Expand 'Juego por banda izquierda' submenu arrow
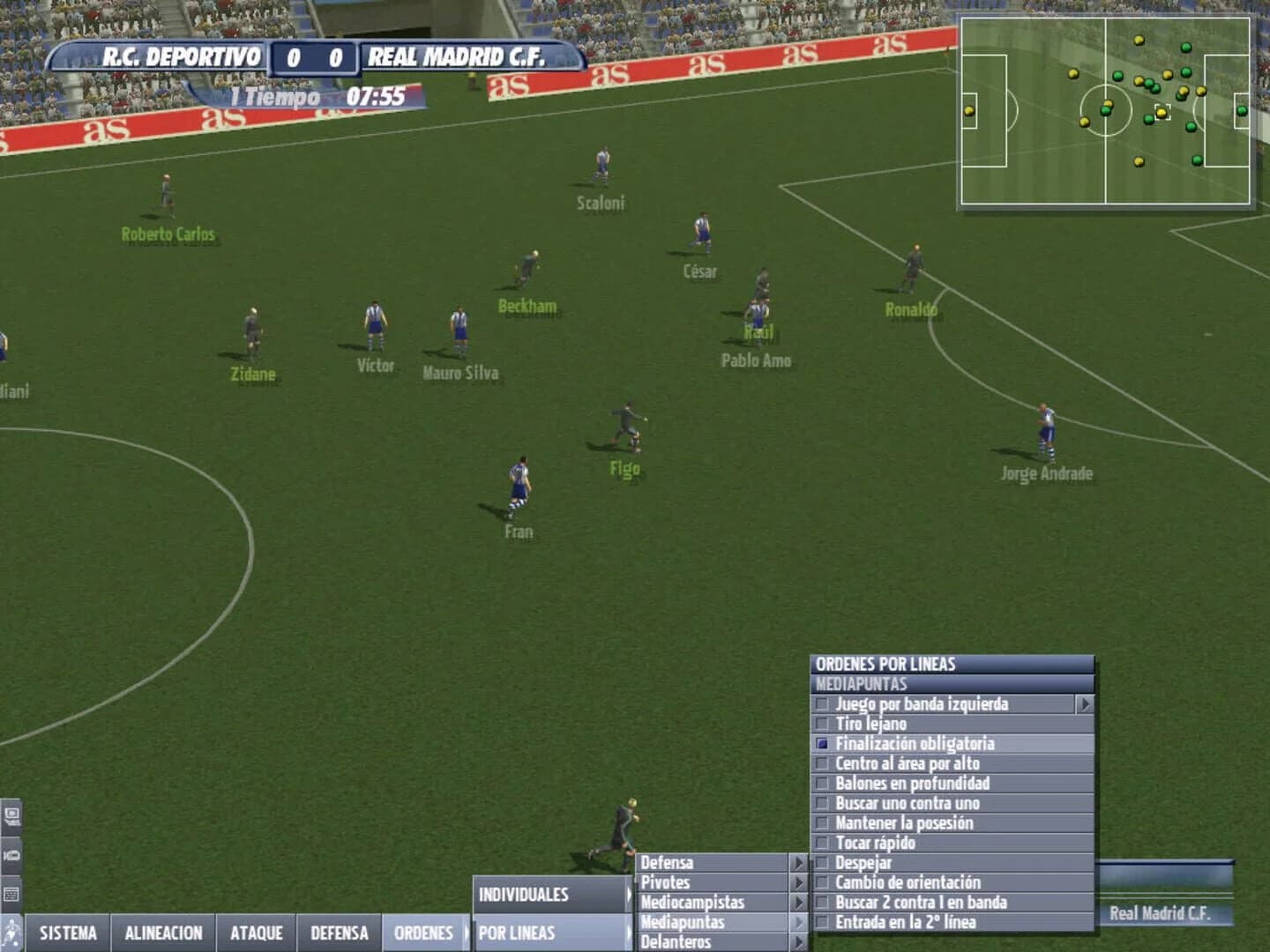 1086,704
